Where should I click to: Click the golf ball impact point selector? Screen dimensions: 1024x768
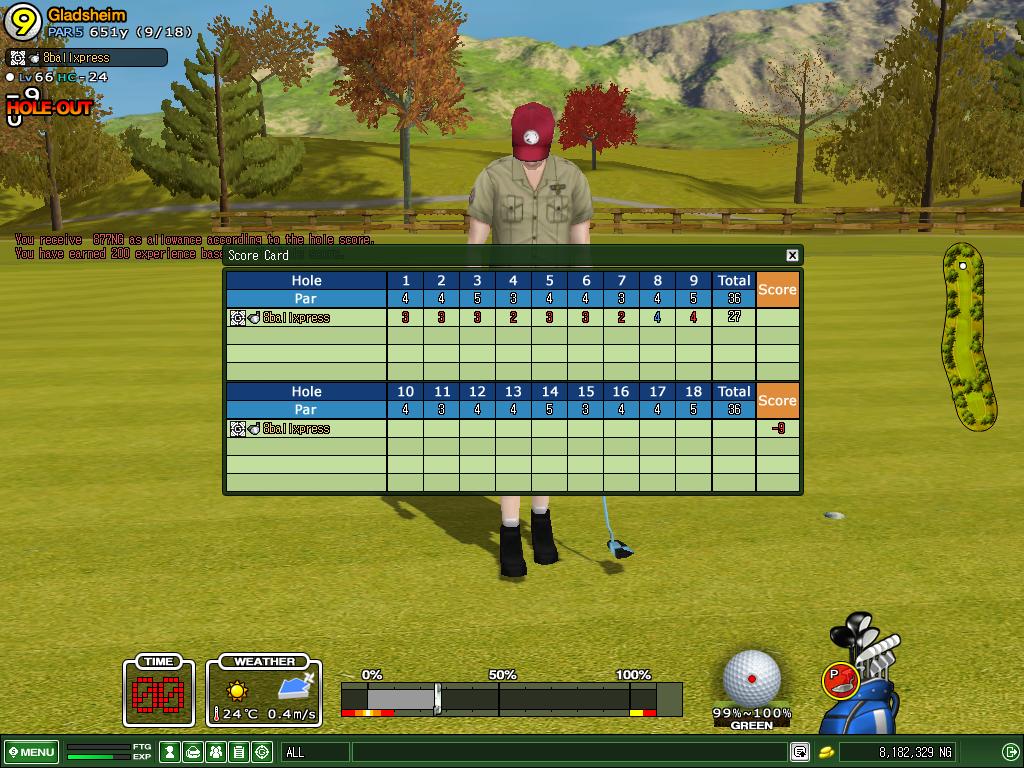752,677
